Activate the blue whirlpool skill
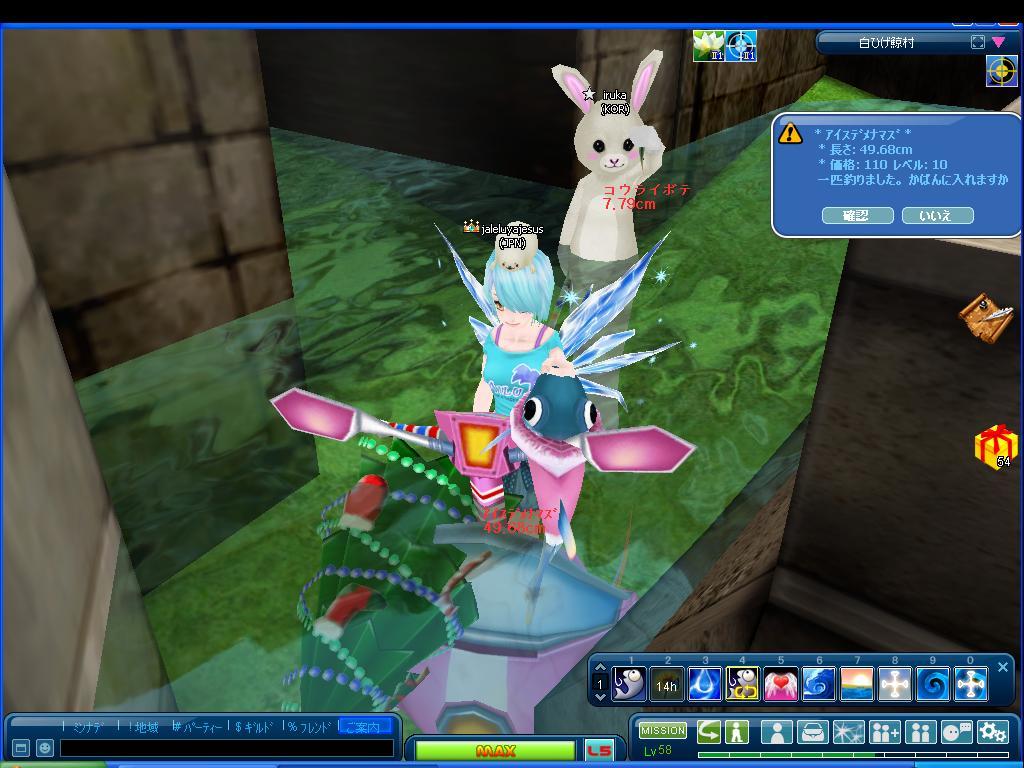The image size is (1024, 768). tap(933, 684)
